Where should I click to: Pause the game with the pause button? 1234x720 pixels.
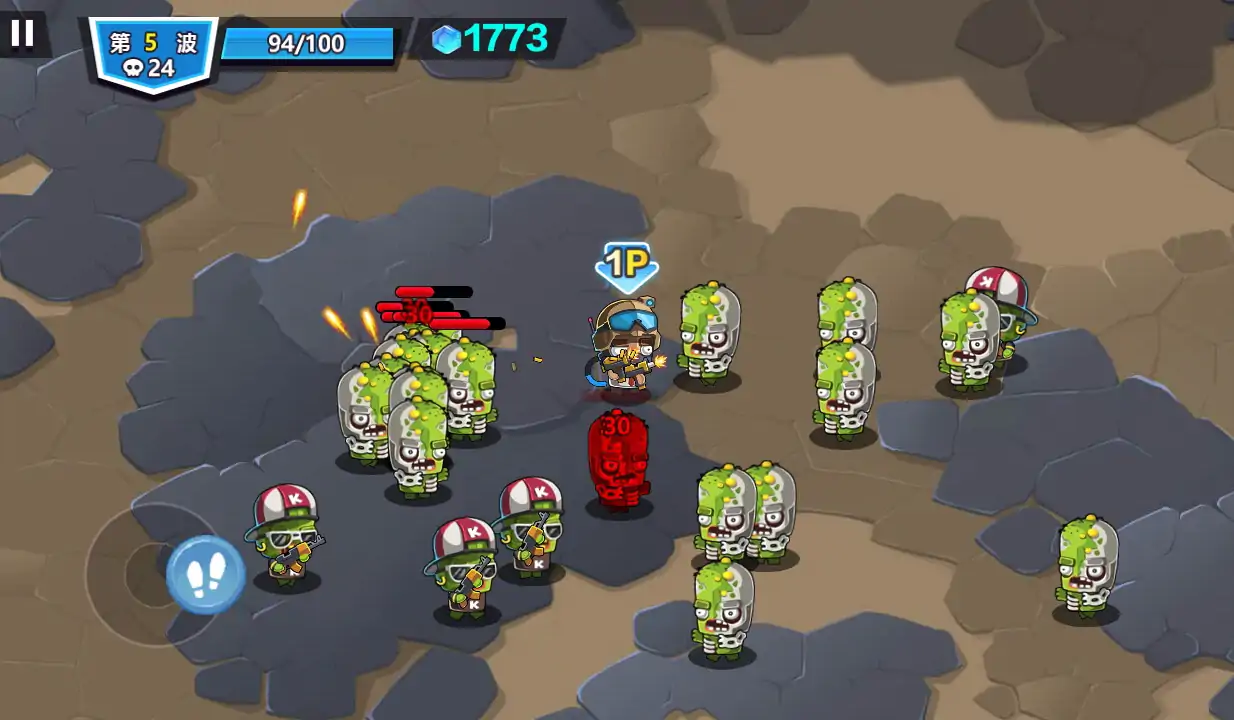tap(21, 33)
